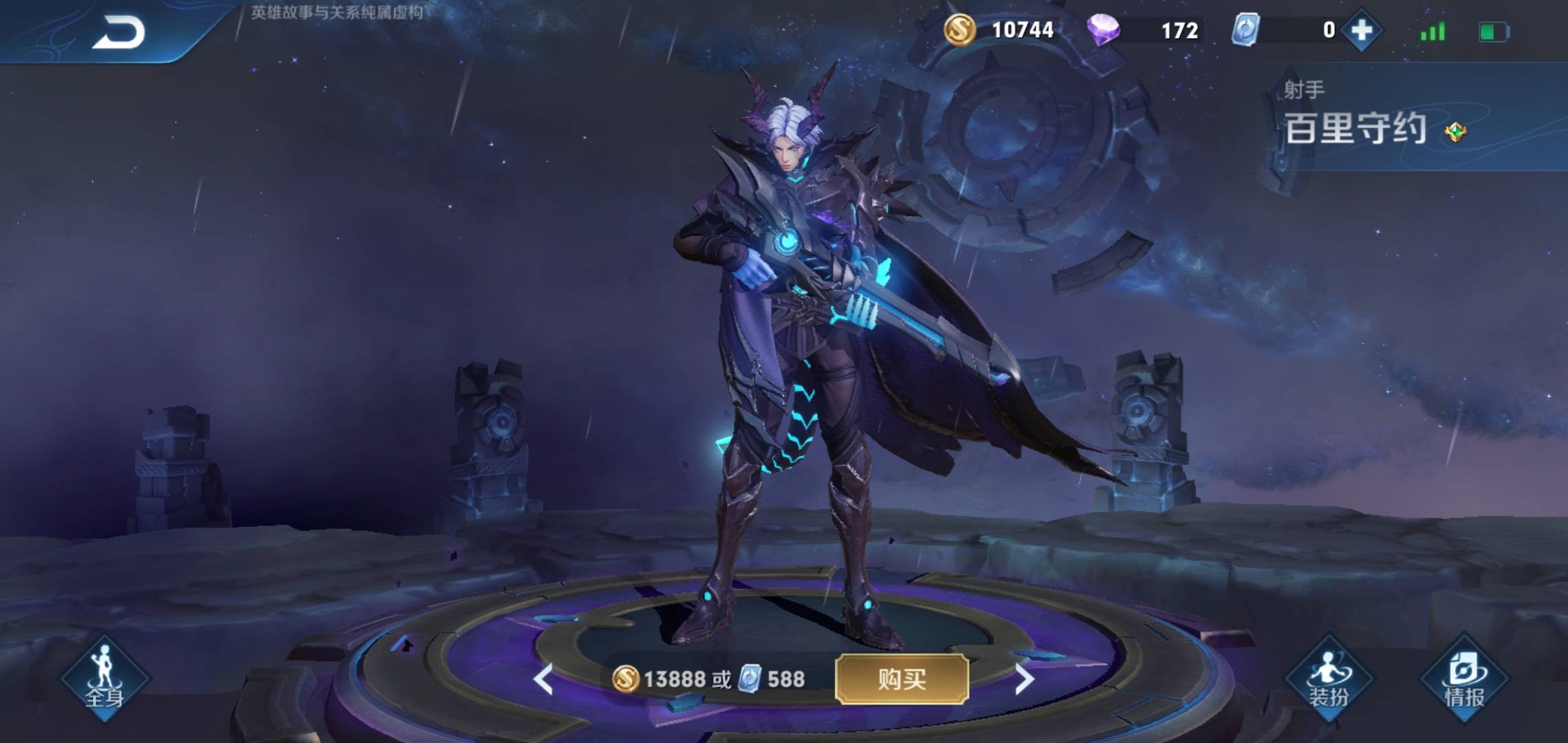This screenshot has height=743, width=1568.
Task: Show the previous hero with left arrow
Action: point(543,679)
